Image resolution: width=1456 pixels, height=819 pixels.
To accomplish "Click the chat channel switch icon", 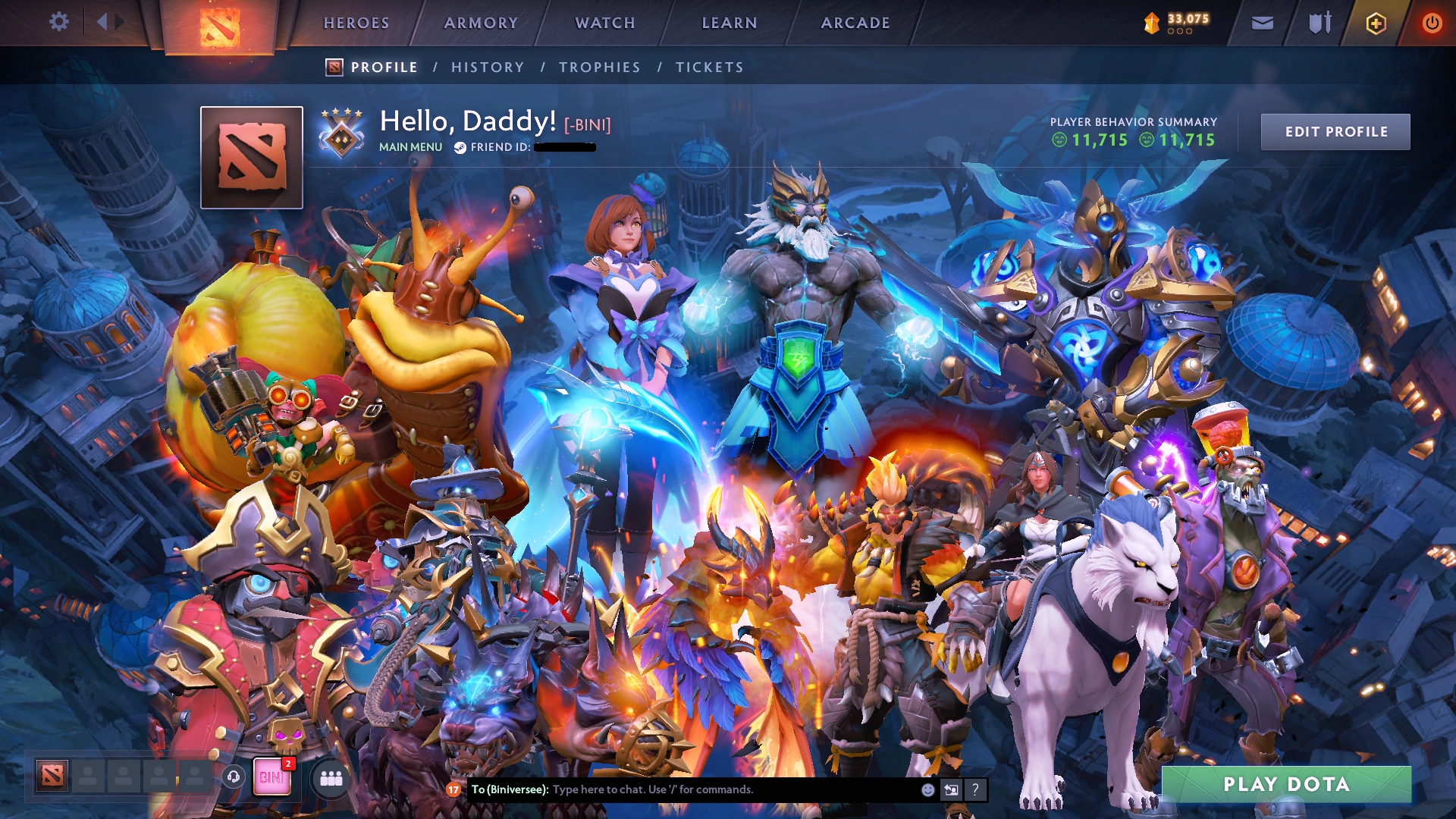I will 952,789.
